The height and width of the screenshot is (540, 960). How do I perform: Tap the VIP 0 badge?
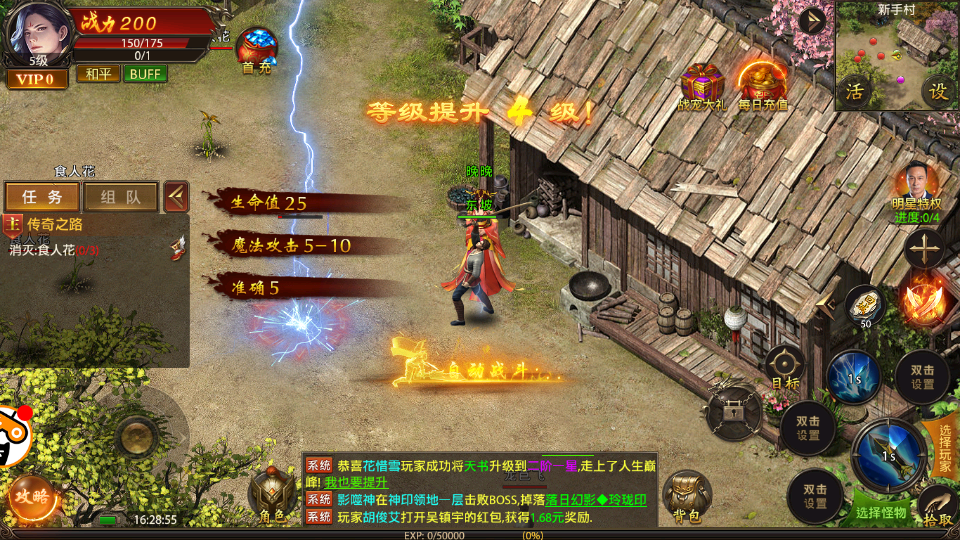point(37,78)
